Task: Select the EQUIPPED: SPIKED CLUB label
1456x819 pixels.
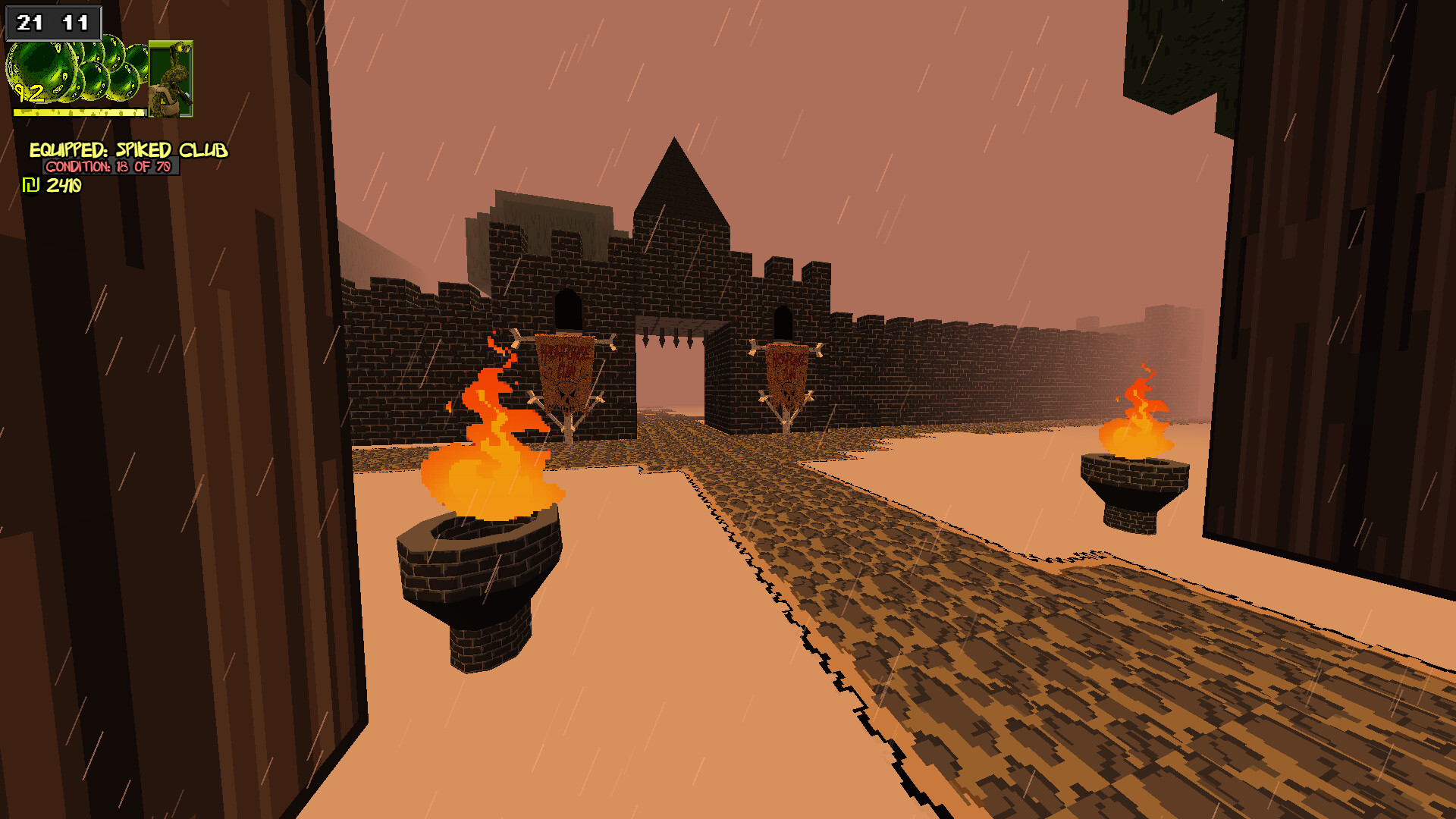Action: pos(129,150)
